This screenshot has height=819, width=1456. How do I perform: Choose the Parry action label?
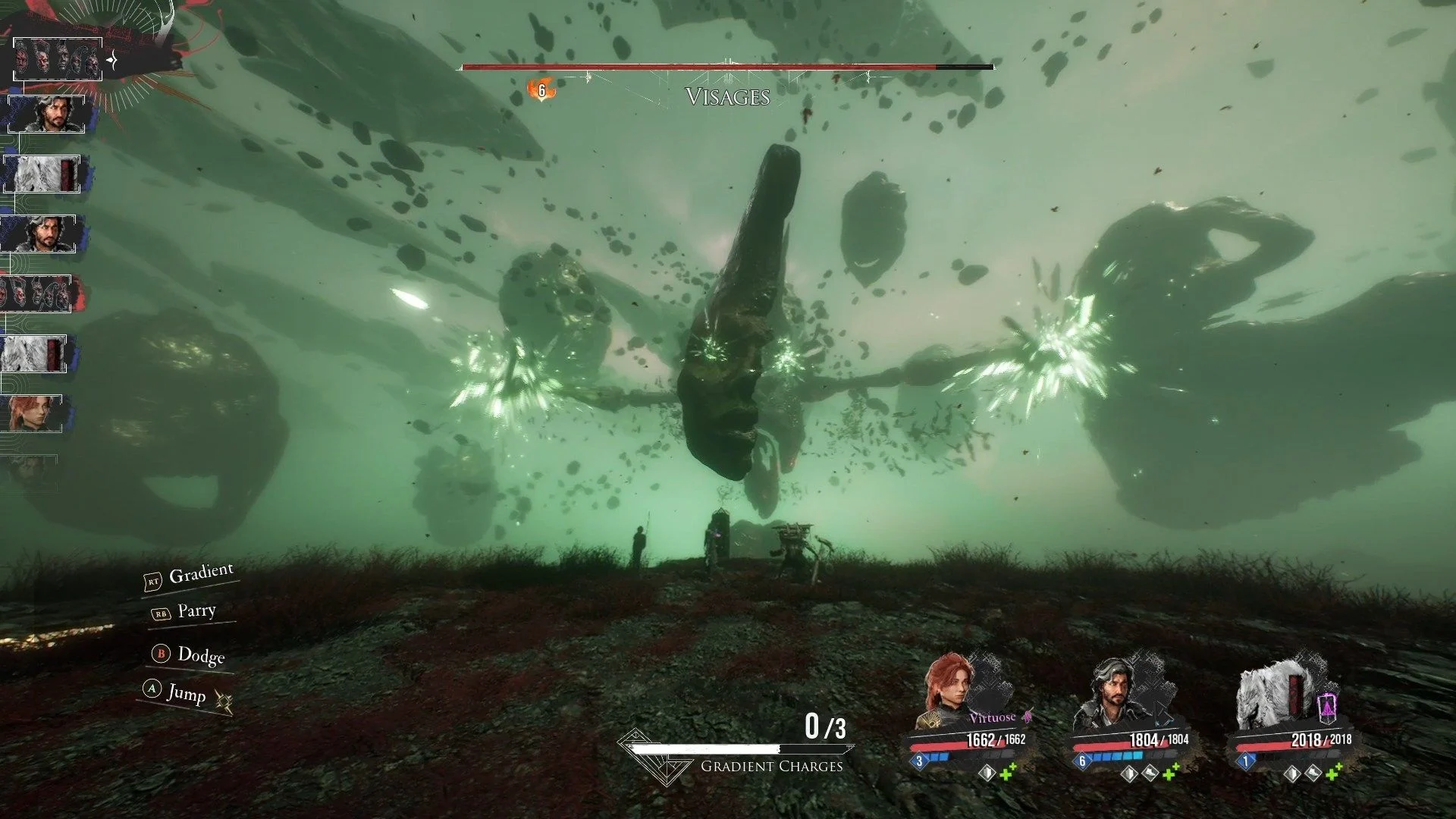pyautogui.click(x=196, y=610)
